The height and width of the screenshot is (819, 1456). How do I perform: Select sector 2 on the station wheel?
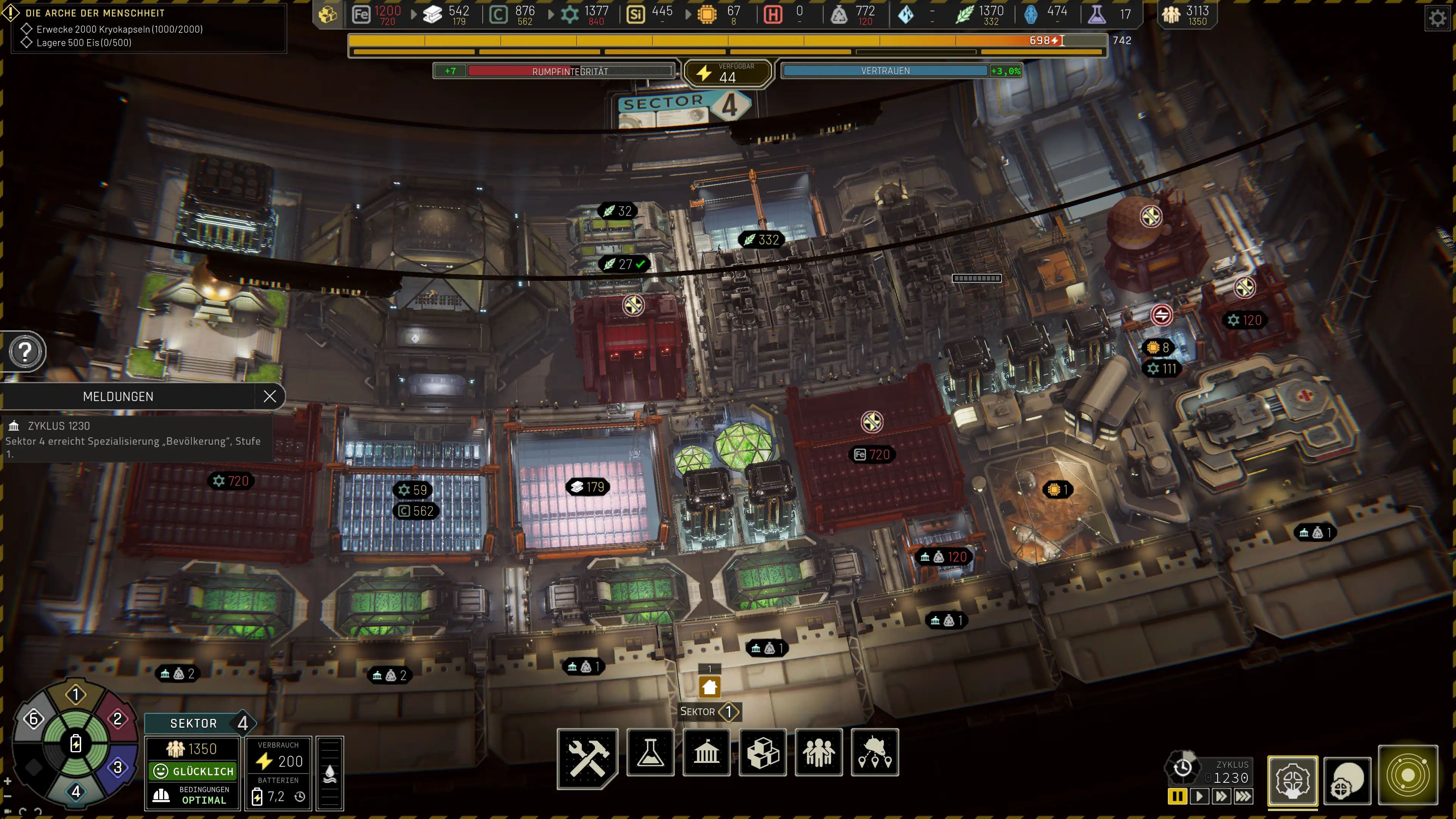click(118, 719)
